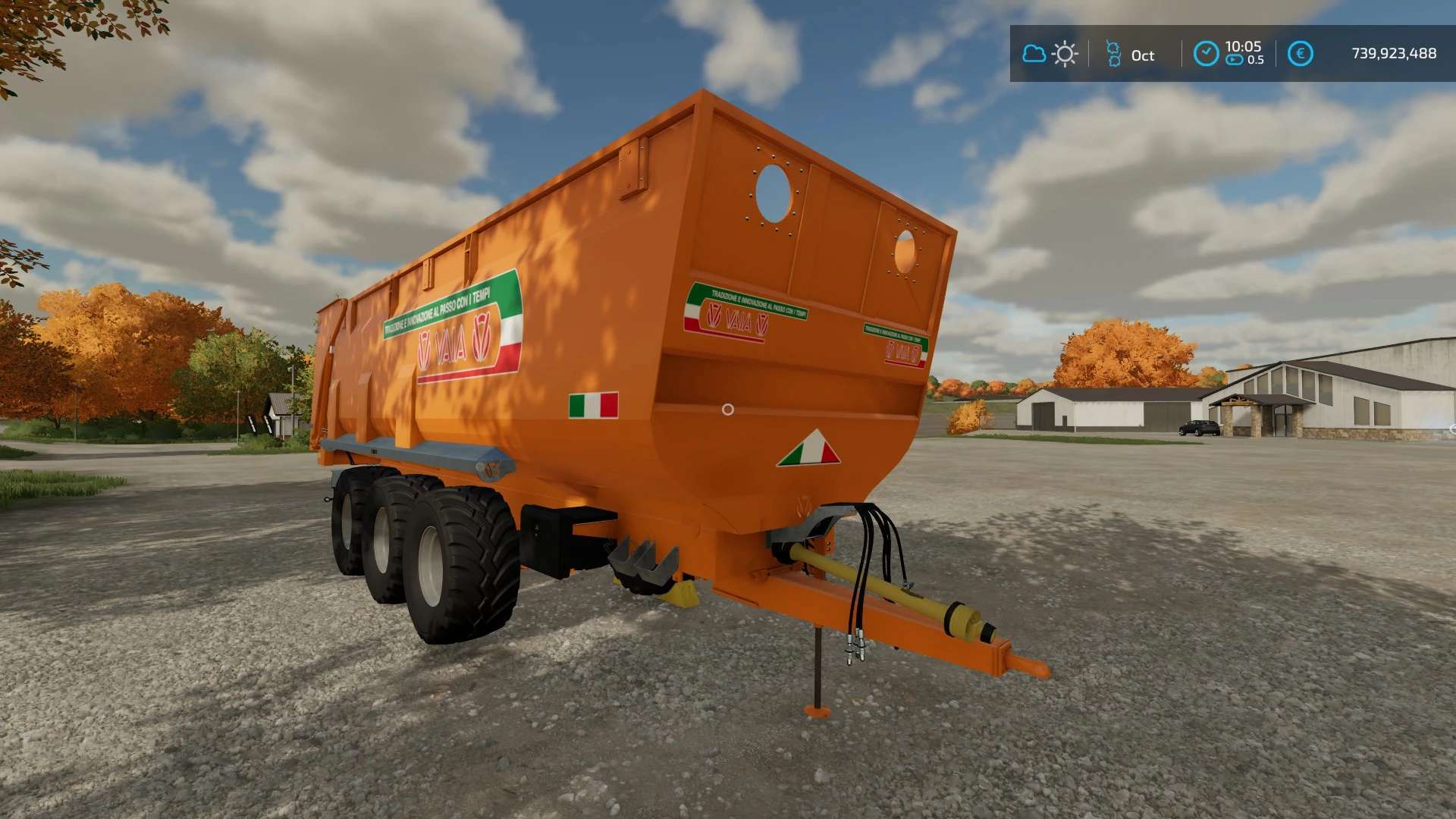1456x819 pixels.
Task: Click the clock icon in the HUD
Action: point(1206,54)
